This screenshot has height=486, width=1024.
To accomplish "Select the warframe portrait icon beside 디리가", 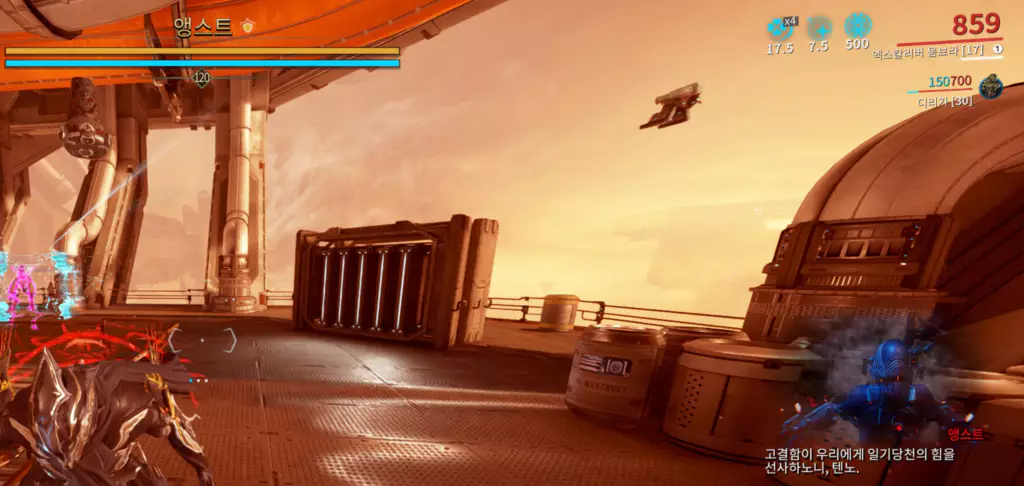I will click(x=991, y=86).
